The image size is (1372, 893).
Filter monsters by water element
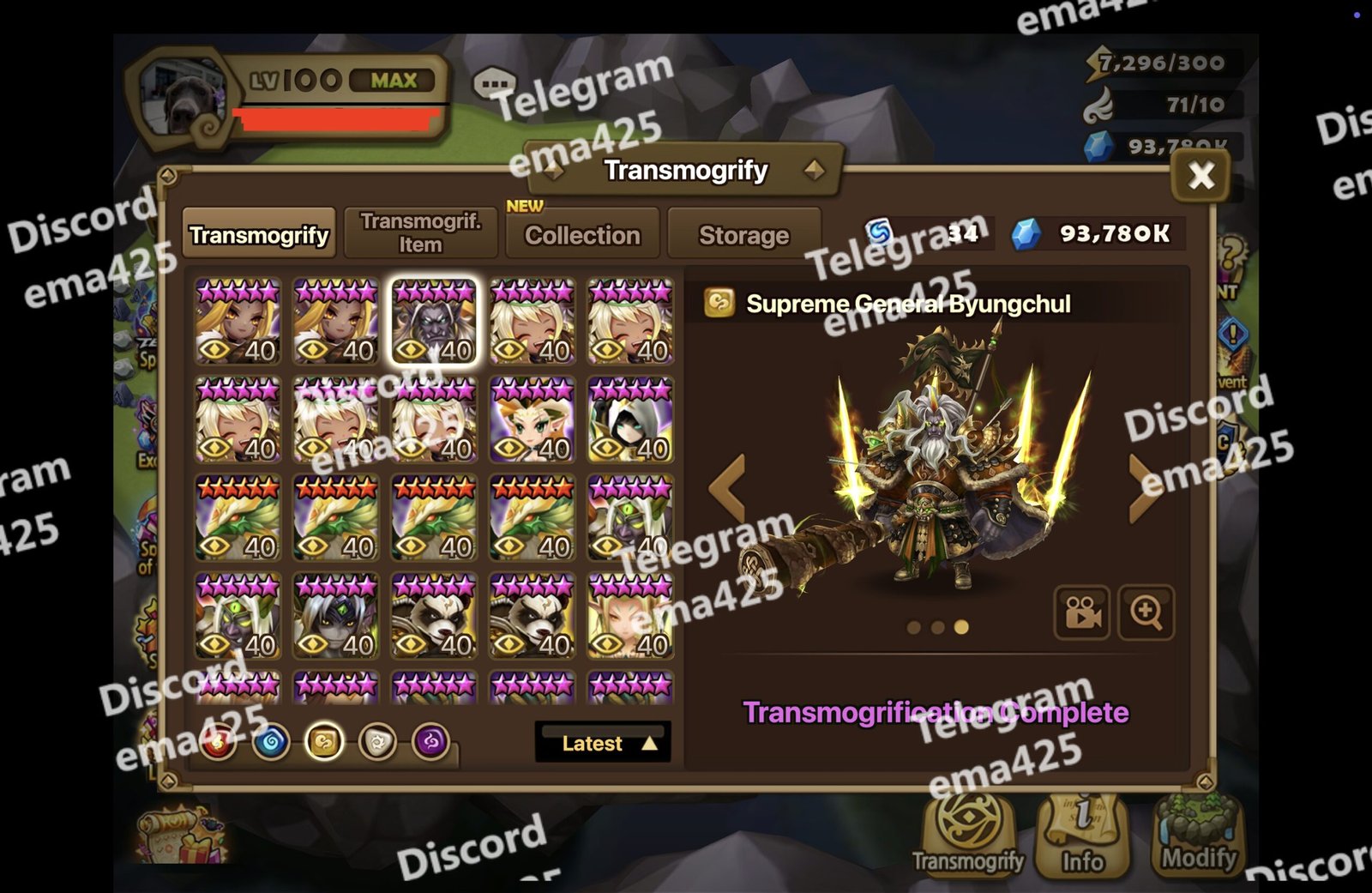point(271,742)
